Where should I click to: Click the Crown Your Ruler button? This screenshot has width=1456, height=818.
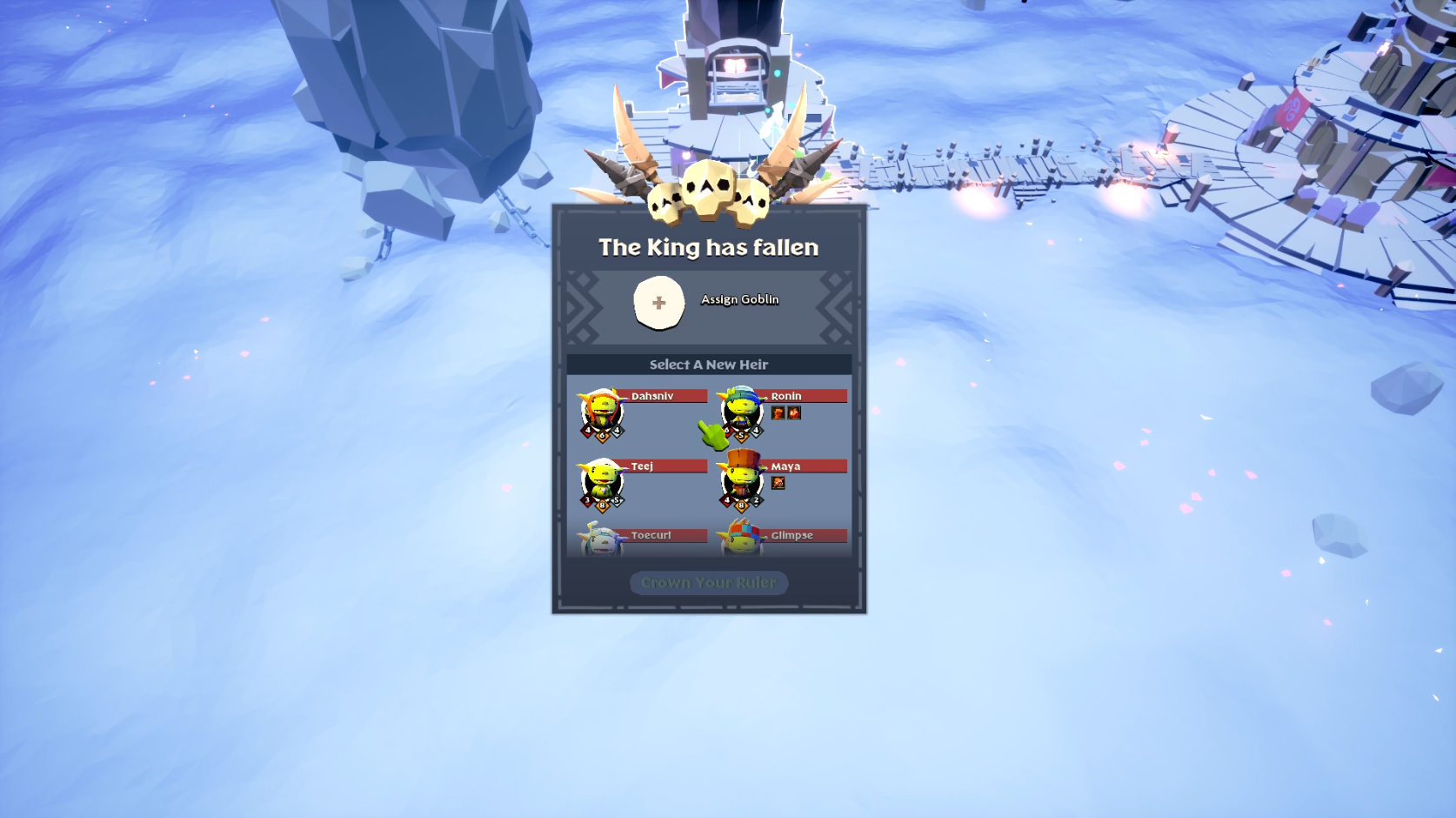pos(709,583)
